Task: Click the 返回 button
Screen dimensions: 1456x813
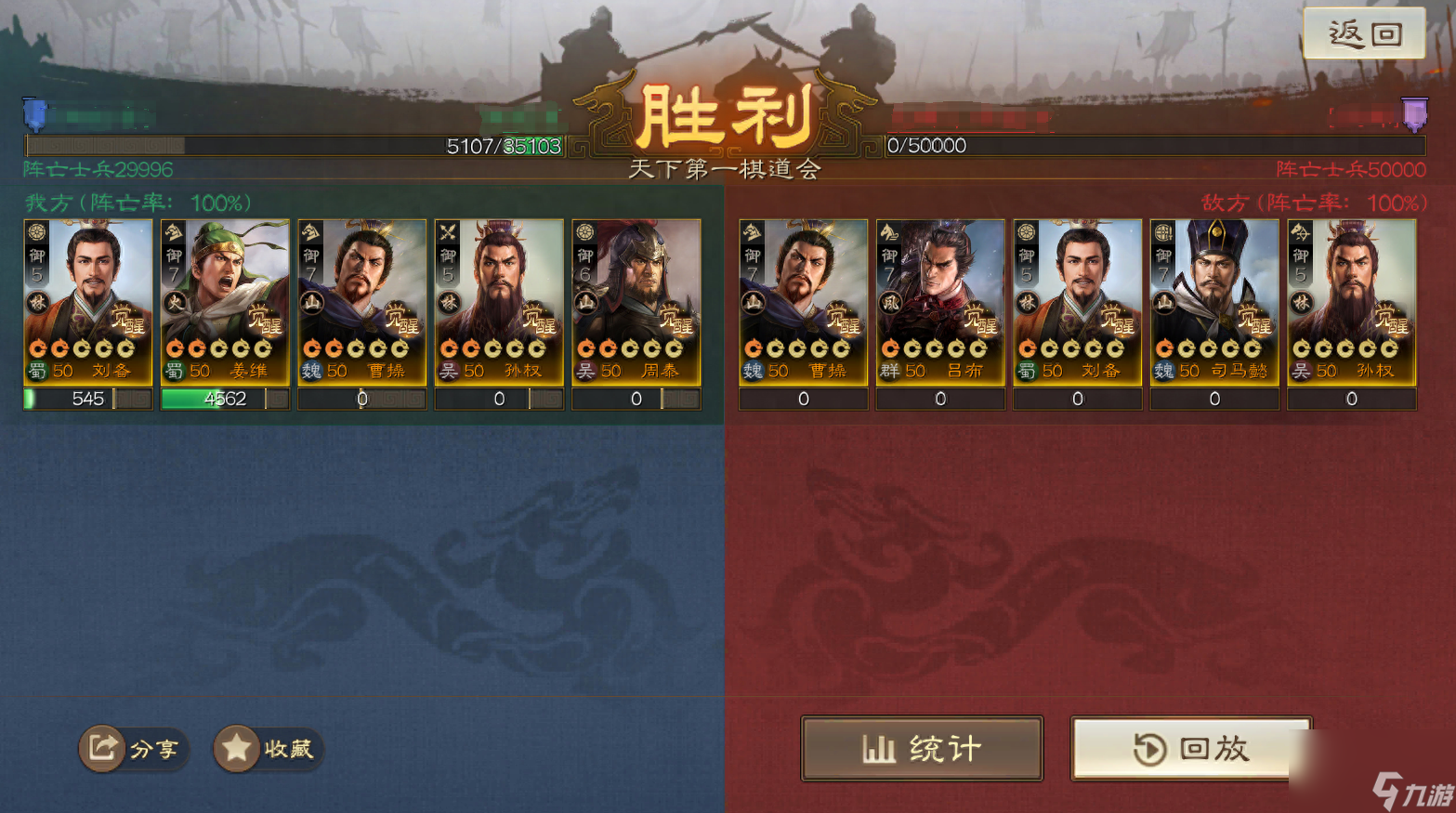Action: [x=1364, y=32]
